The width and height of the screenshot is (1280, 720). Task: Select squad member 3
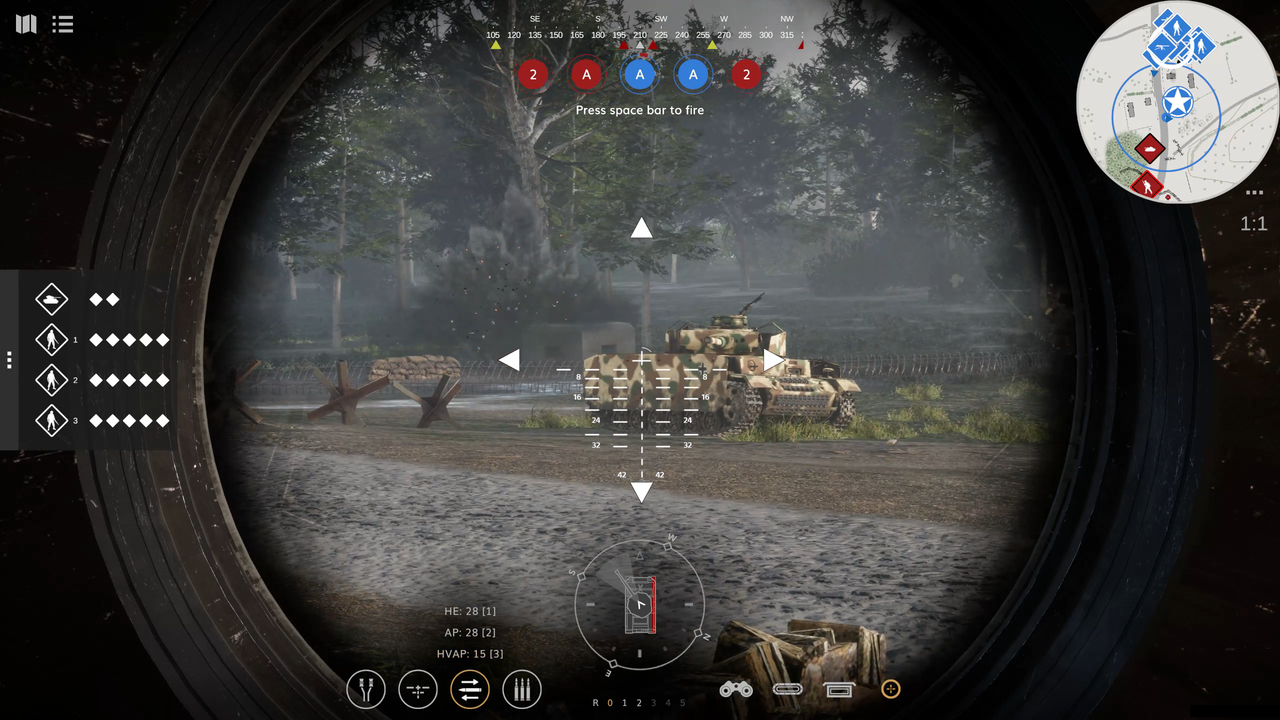51,421
